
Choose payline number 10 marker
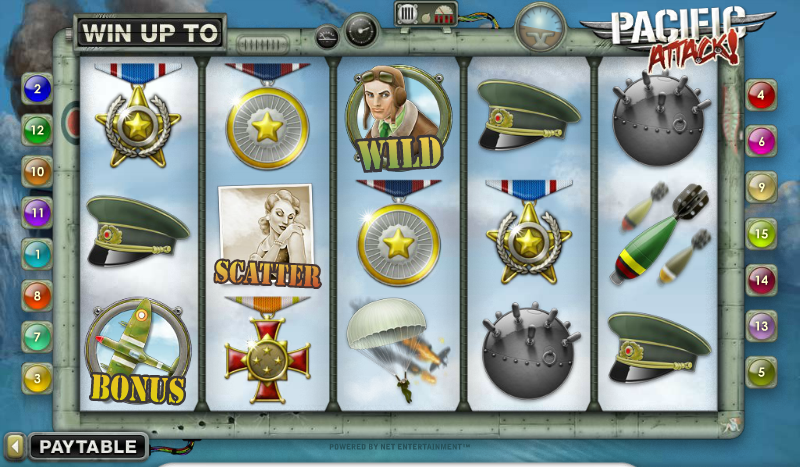[x=37, y=172]
